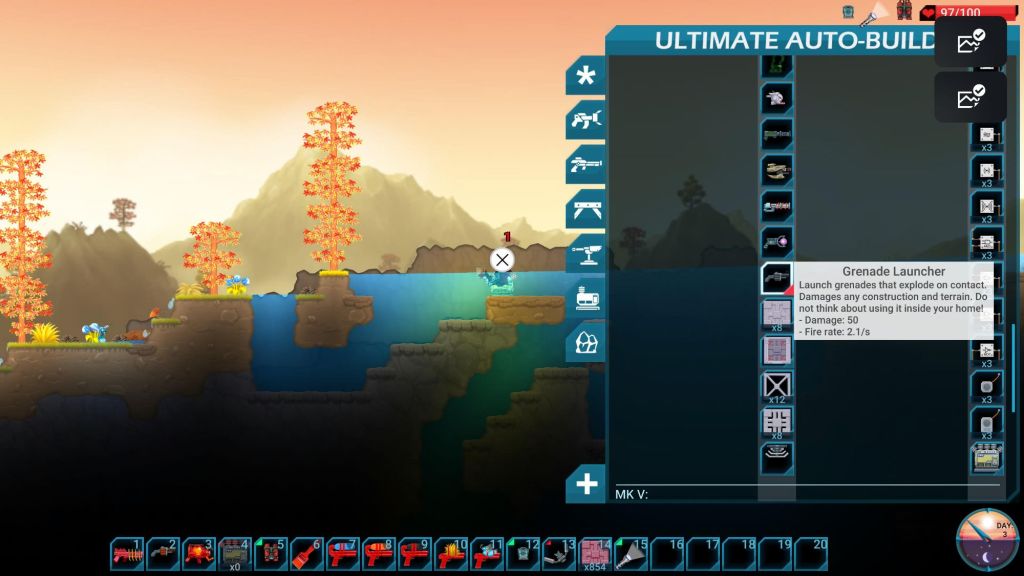Open the plus tab at panel bottom

(x=586, y=485)
